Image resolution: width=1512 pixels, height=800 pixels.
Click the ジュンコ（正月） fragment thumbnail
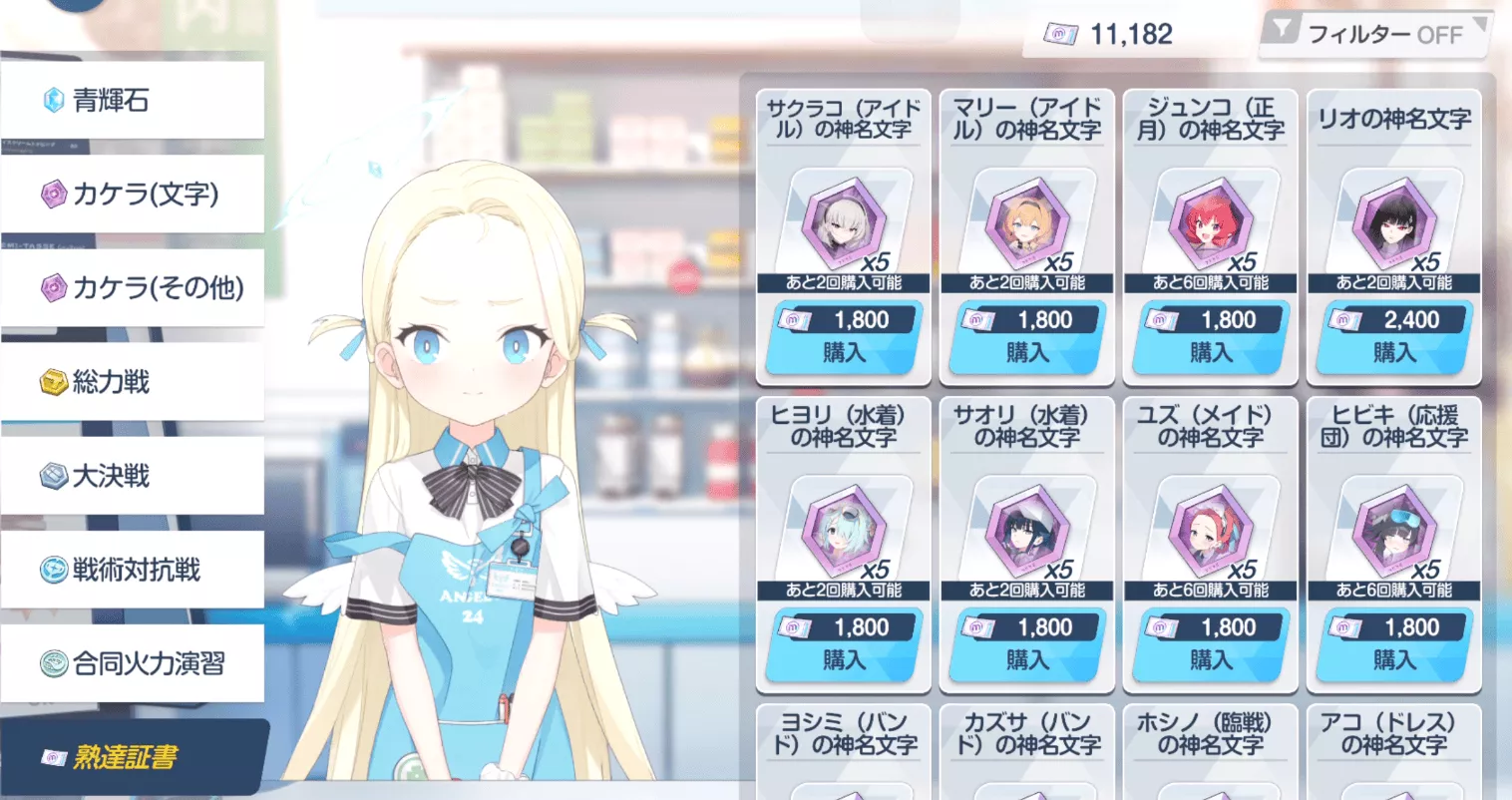[x=1210, y=224]
